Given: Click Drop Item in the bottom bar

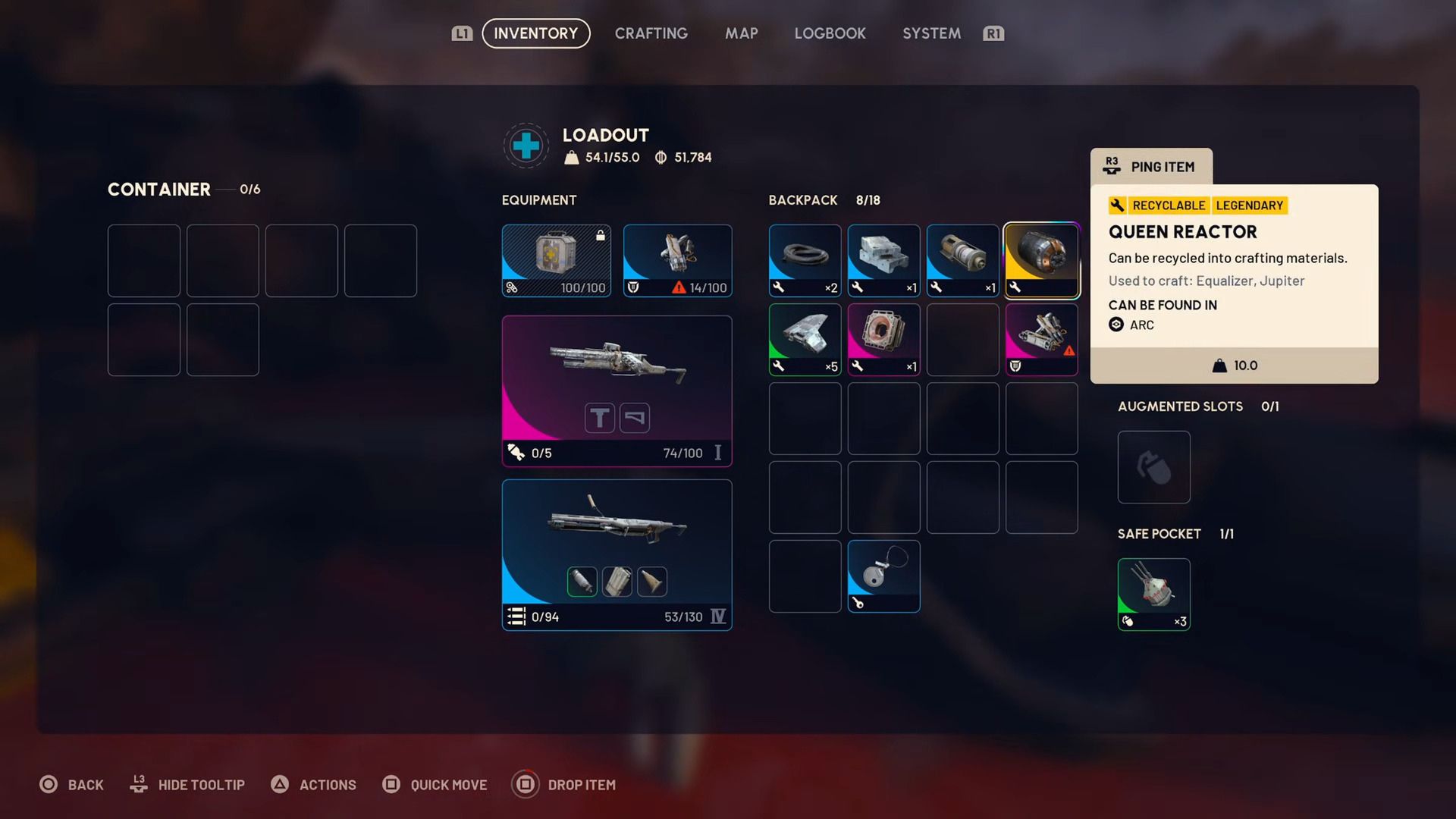Looking at the screenshot, I should coord(565,785).
